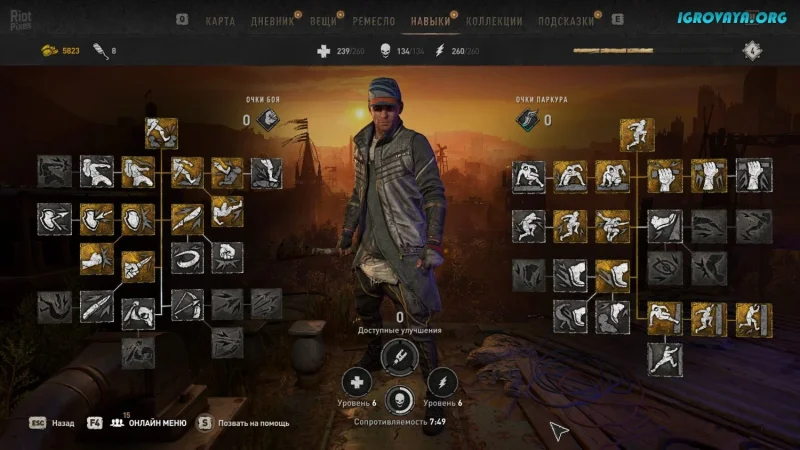
Task: Choose Позвать на помощь
Action: 253,423
